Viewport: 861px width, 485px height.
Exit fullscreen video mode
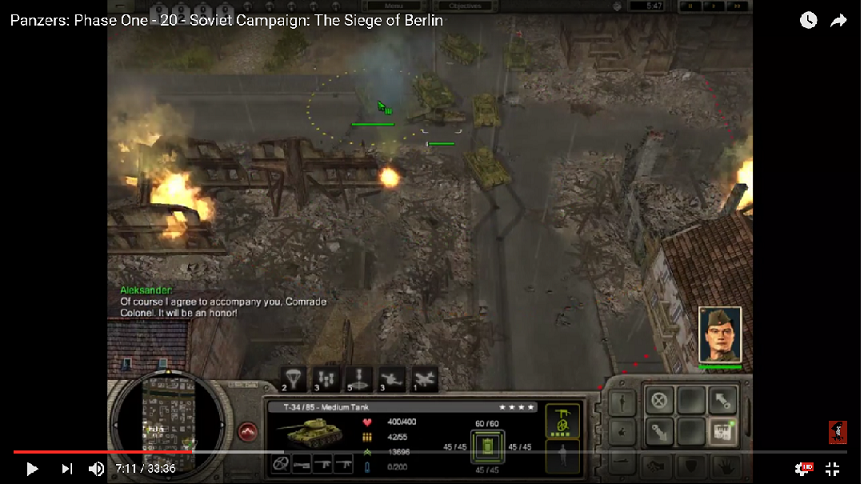coord(832,468)
